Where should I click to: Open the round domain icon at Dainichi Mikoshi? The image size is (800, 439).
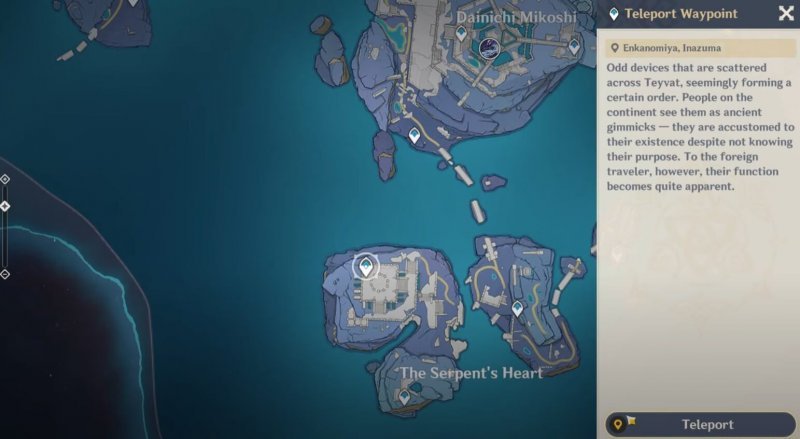tap(490, 48)
